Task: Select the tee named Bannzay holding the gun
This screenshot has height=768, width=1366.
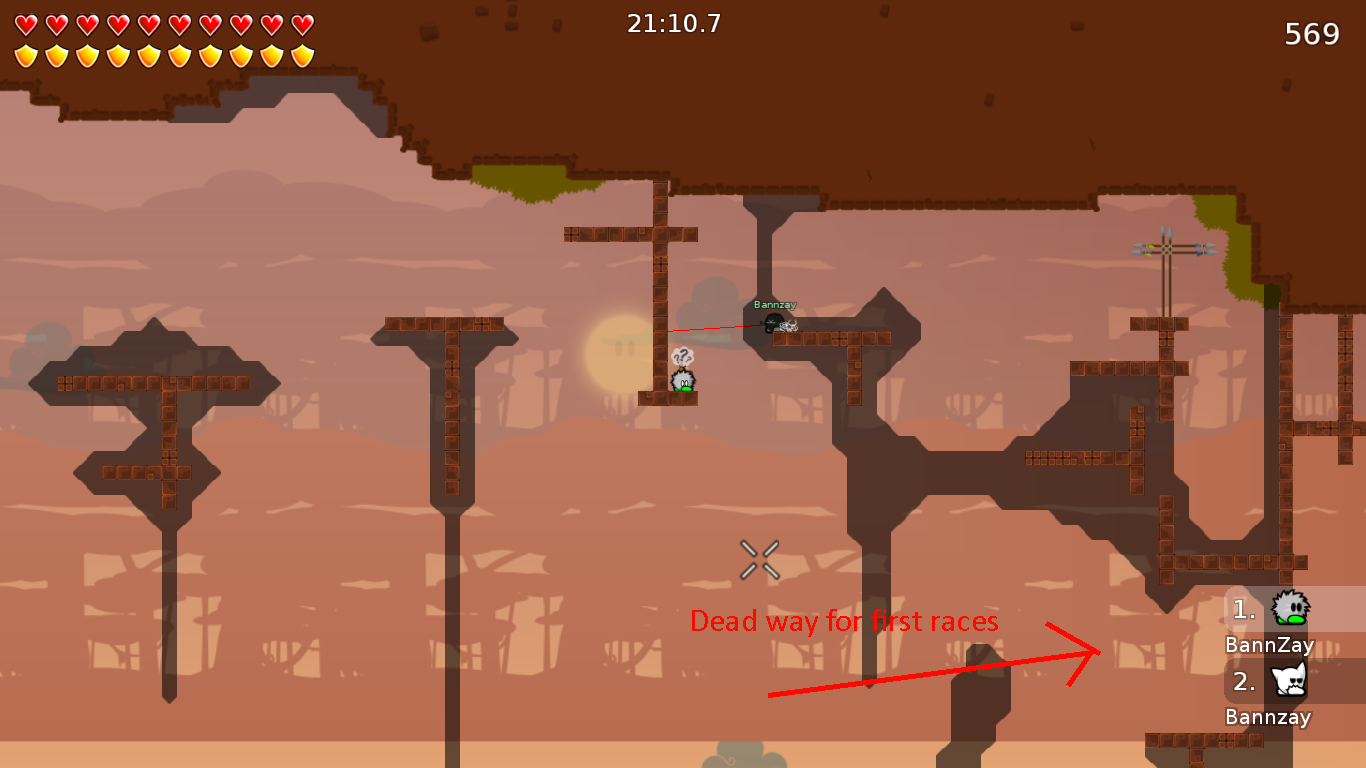Action: click(773, 322)
